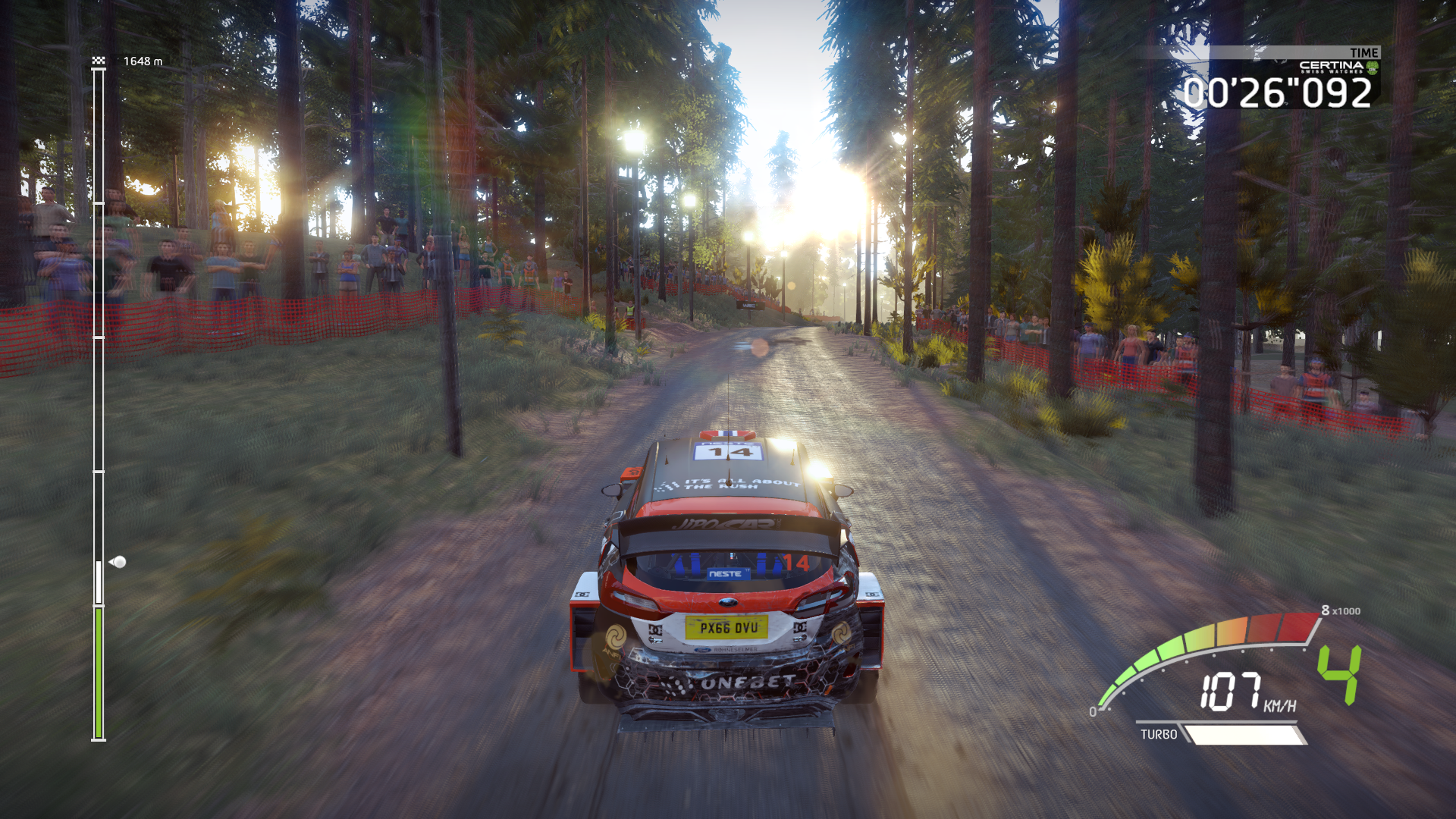The height and width of the screenshot is (819, 1456).
Task: Select the TIME label tab
Action: click(x=1365, y=53)
